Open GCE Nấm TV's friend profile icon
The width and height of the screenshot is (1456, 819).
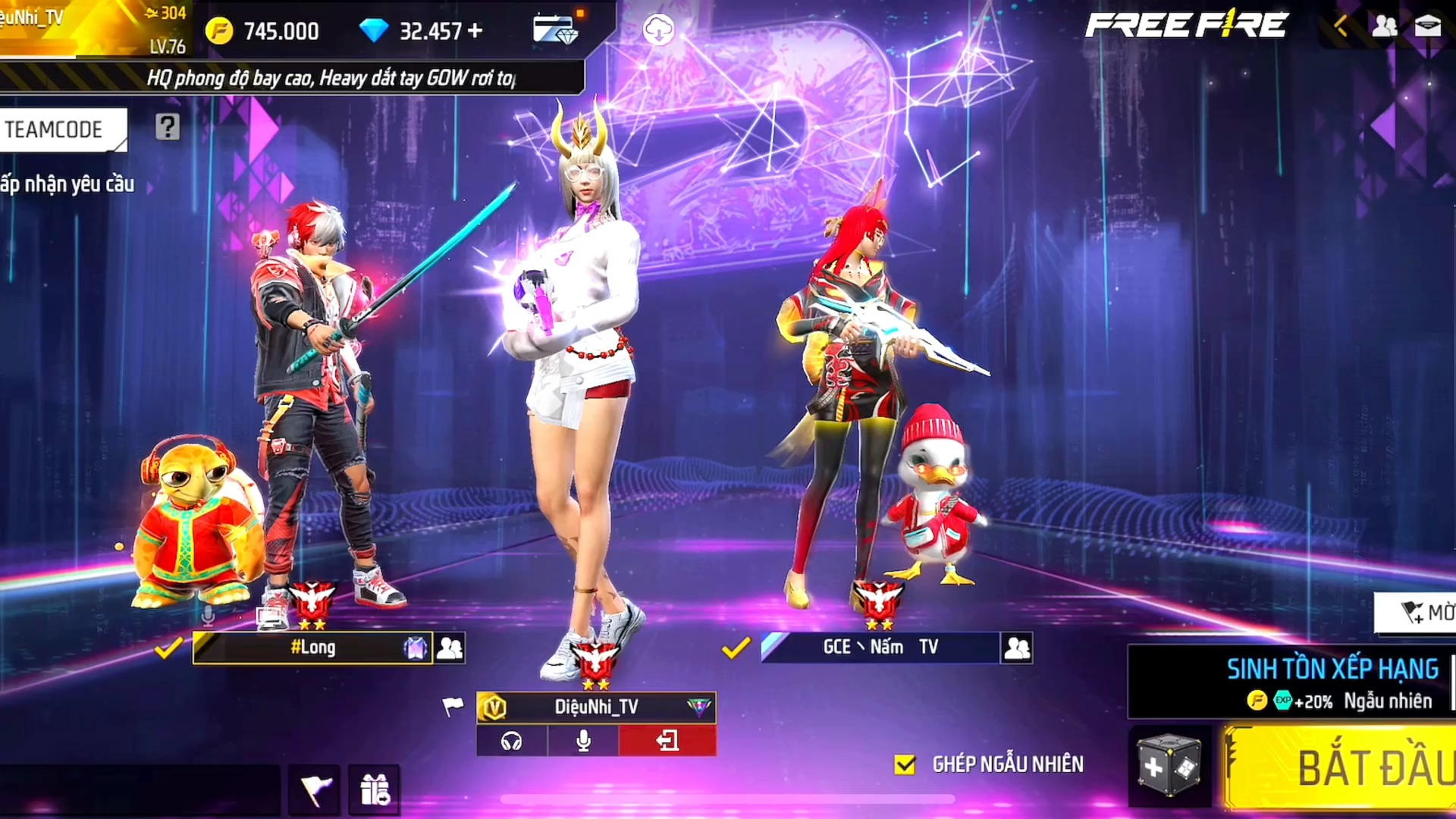click(1017, 648)
